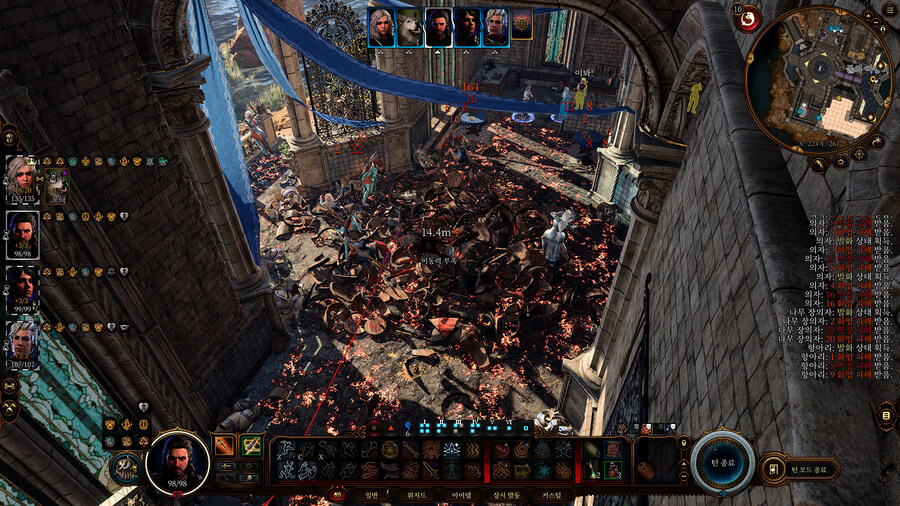
Task: Toggle the combat log panel button
Action: (x=885, y=414)
